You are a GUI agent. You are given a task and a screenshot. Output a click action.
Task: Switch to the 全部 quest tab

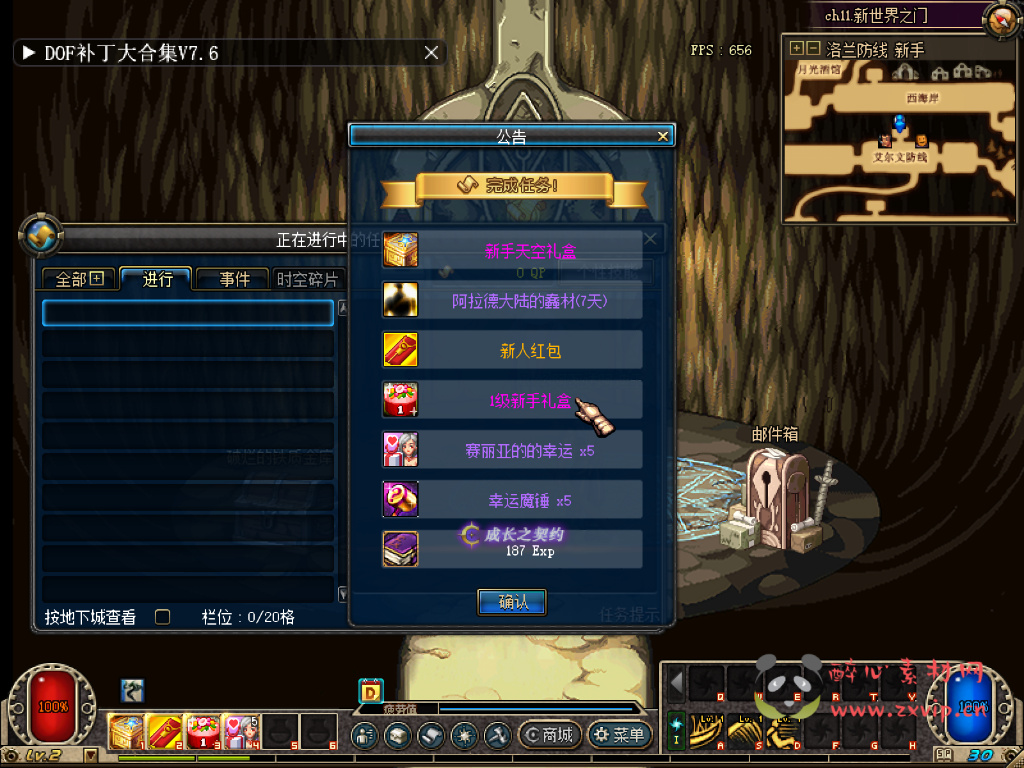[79, 279]
